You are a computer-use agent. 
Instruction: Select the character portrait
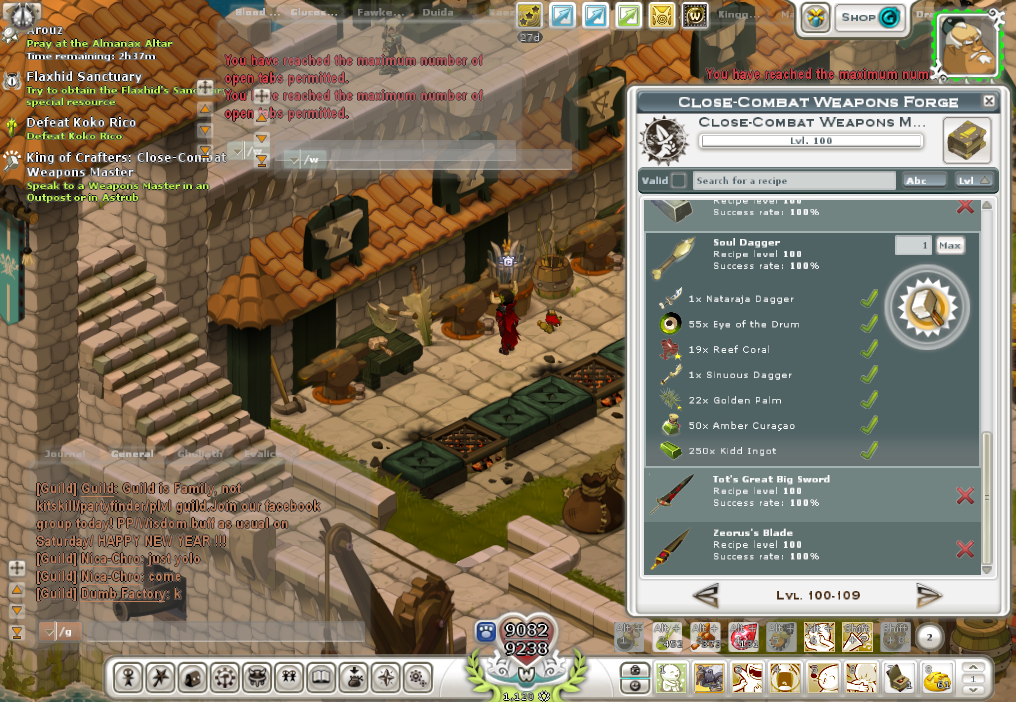tap(966, 43)
